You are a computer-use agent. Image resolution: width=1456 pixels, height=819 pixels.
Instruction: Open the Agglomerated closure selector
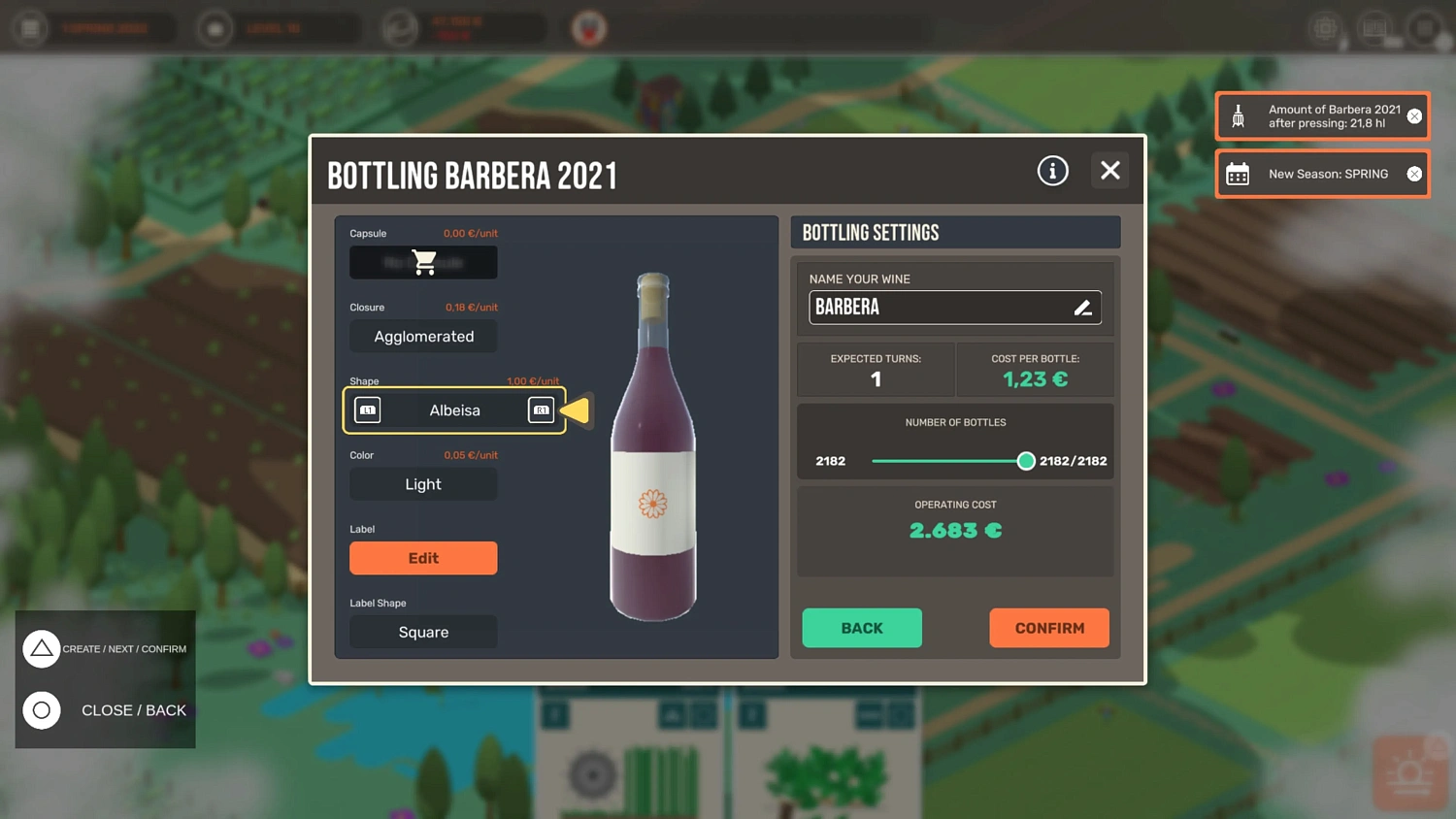423,336
